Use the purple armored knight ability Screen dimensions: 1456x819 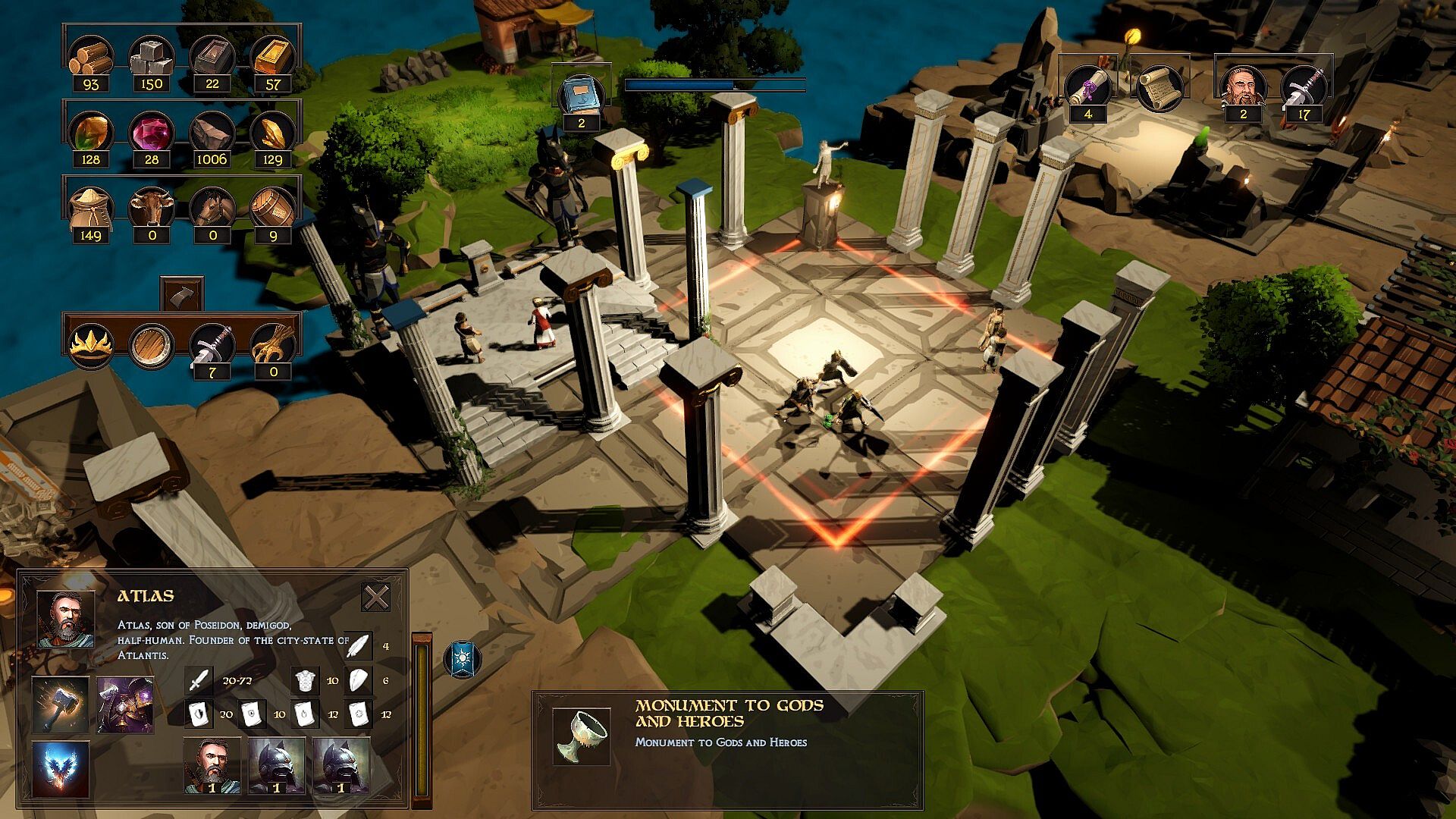tap(125, 704)
